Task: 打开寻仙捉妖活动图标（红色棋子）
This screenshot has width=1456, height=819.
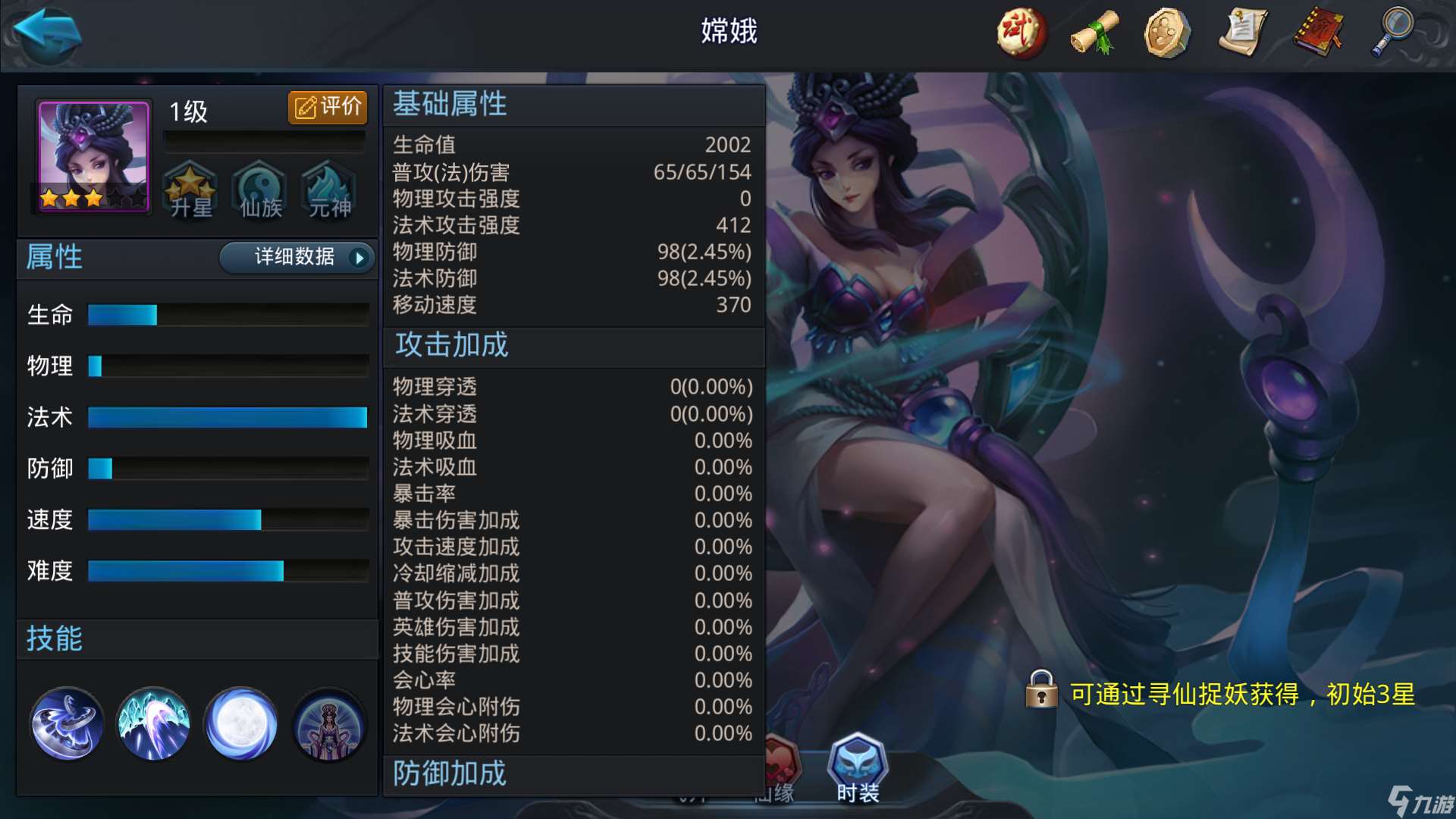Action: [x=1020, y=33]
